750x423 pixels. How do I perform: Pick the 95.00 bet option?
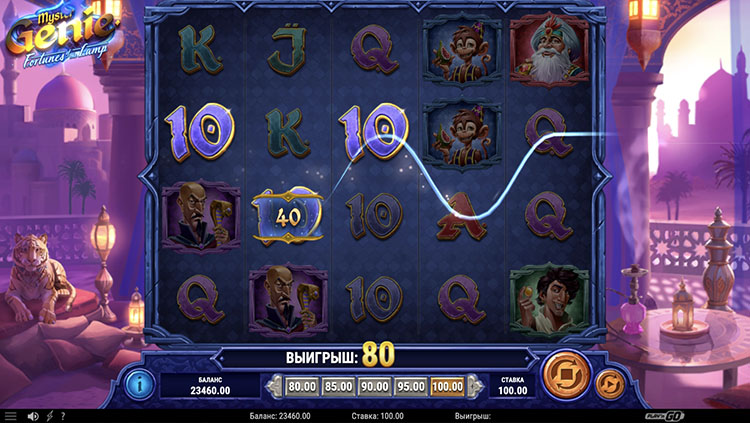tap(411, 385)
